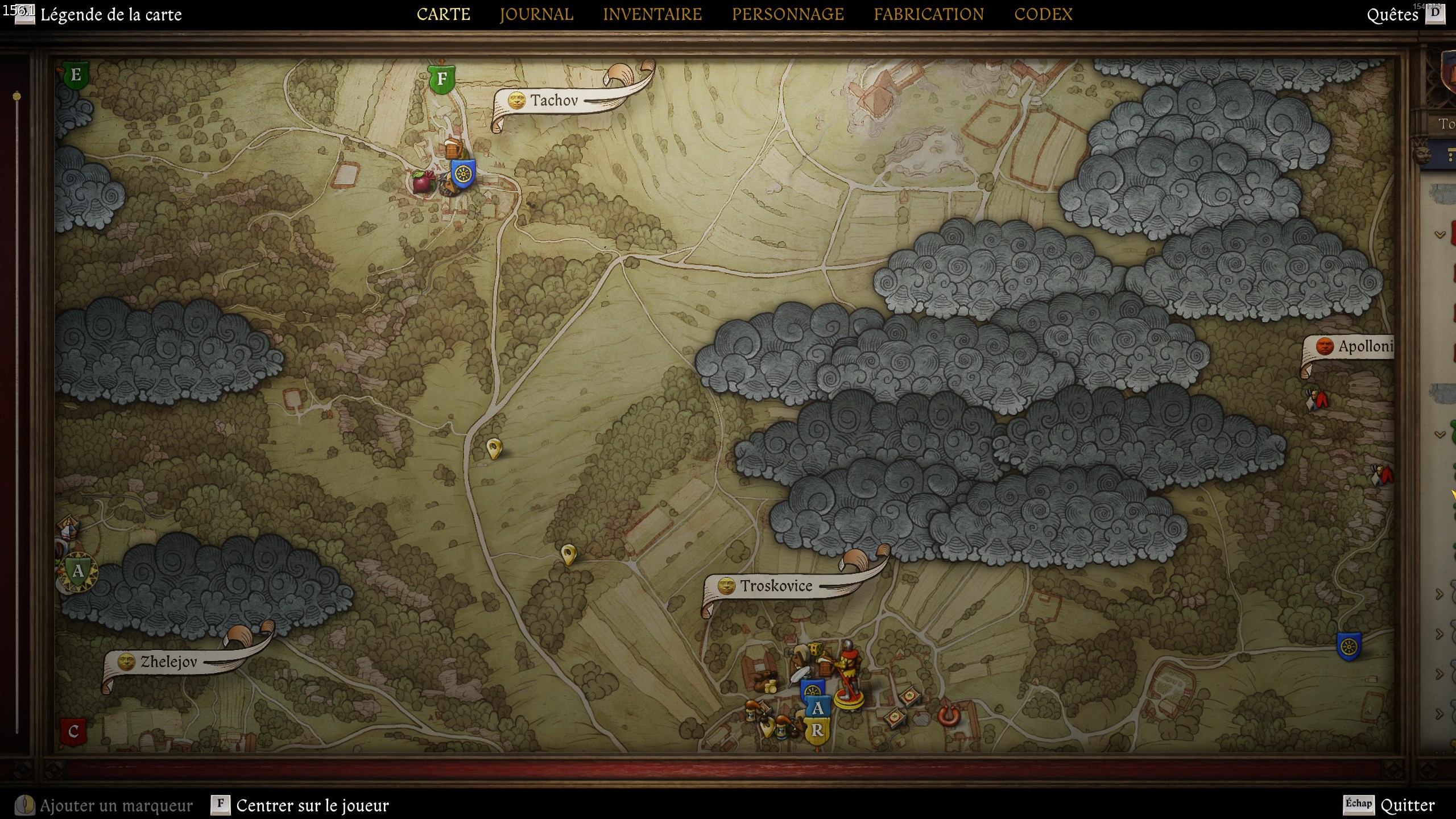Go to the Fabrication tab

[x=929, y=14]
